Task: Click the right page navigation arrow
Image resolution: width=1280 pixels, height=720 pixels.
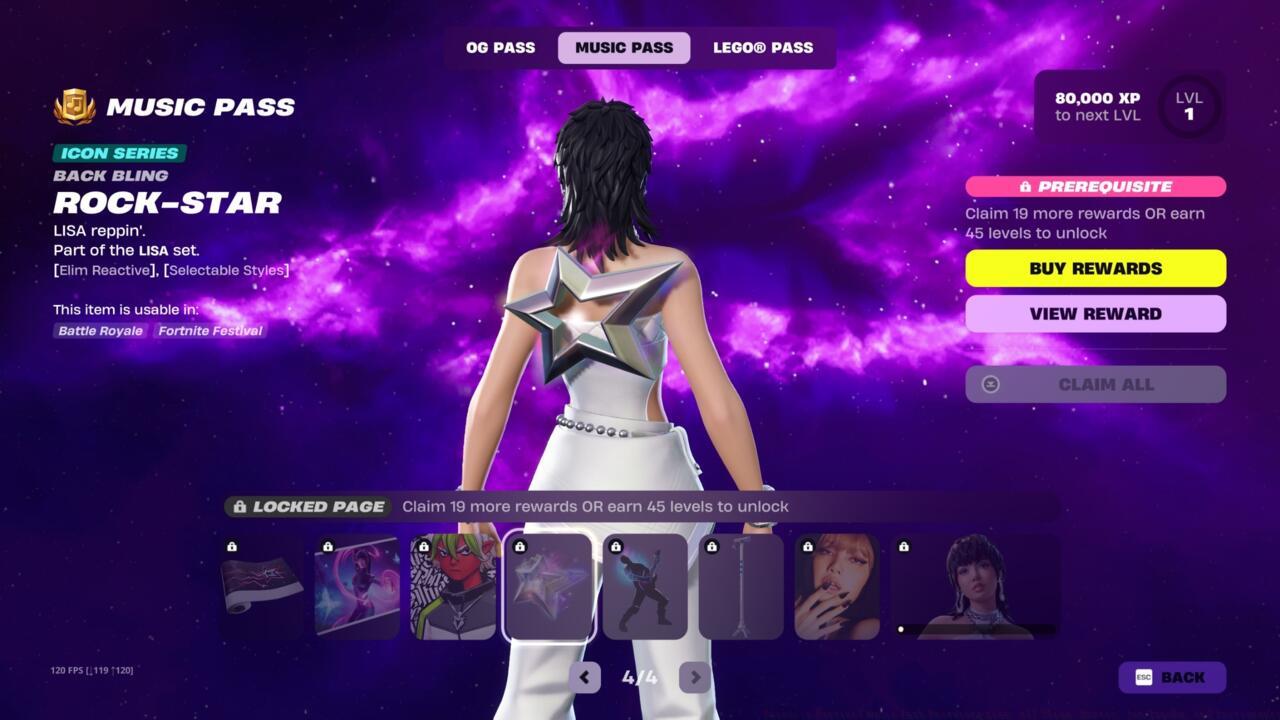Action: tap(694, 677)
